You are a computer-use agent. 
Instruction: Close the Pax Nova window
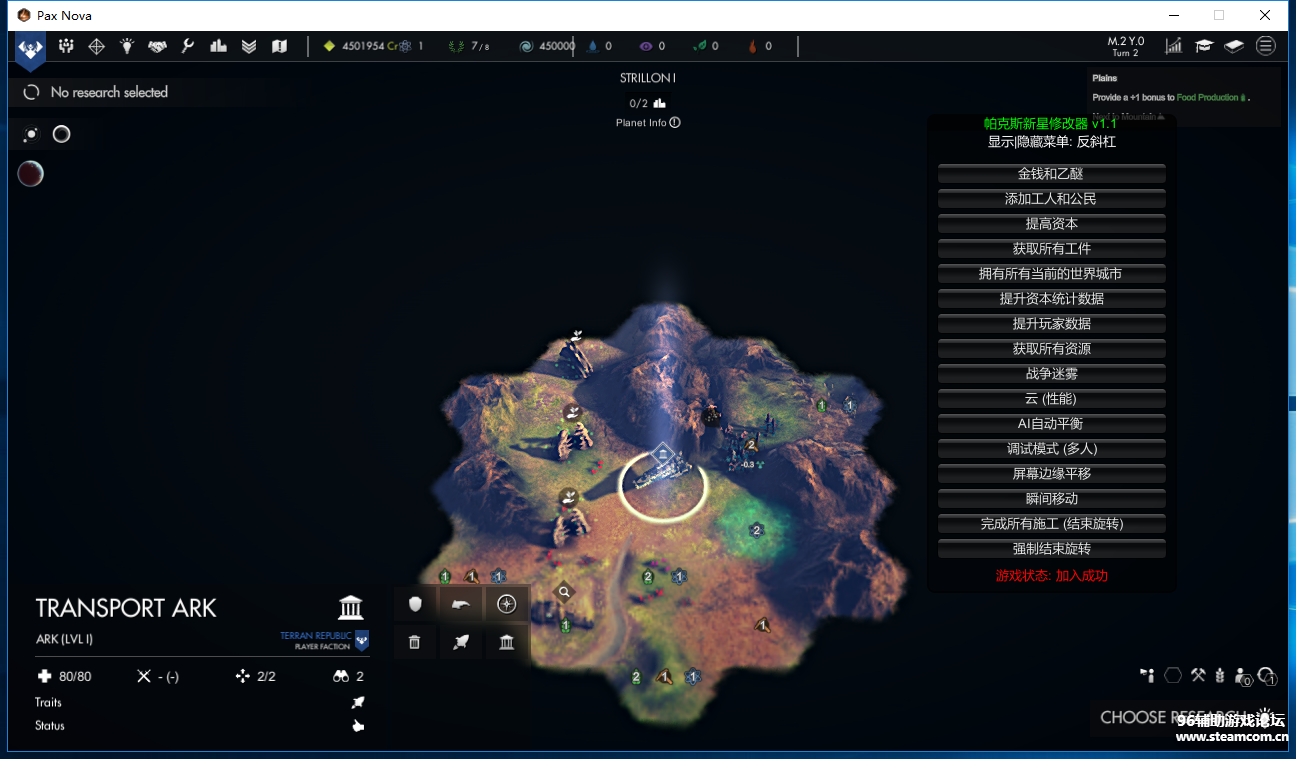(1265, 15)
